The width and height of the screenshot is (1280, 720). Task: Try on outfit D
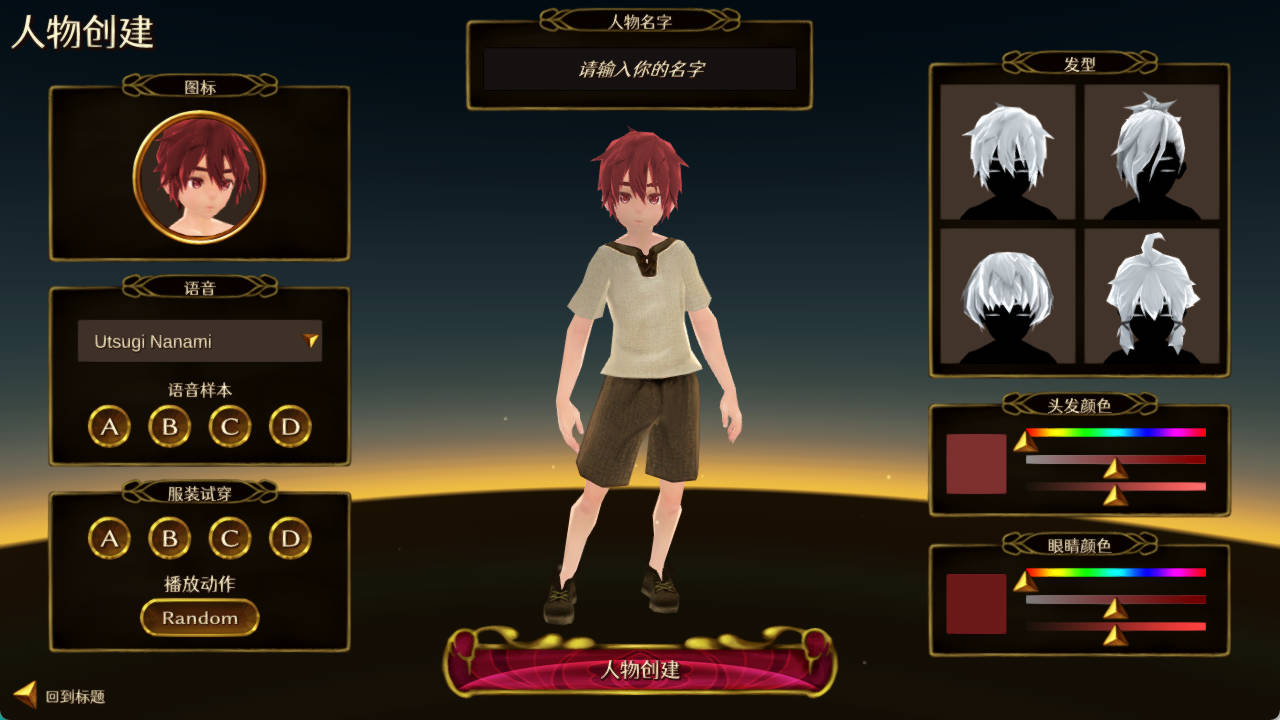coord(289,538)
